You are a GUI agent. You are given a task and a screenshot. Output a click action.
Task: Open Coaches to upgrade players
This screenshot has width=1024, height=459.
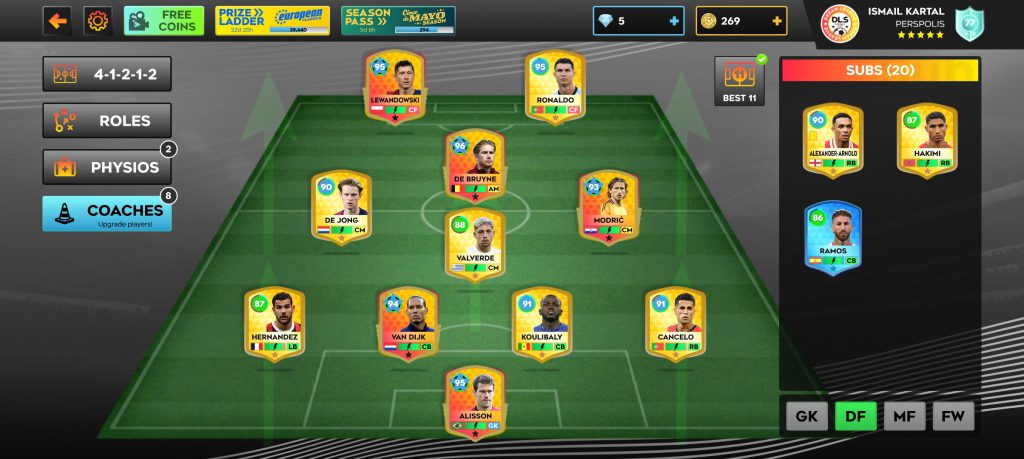[x=106, y=213]
